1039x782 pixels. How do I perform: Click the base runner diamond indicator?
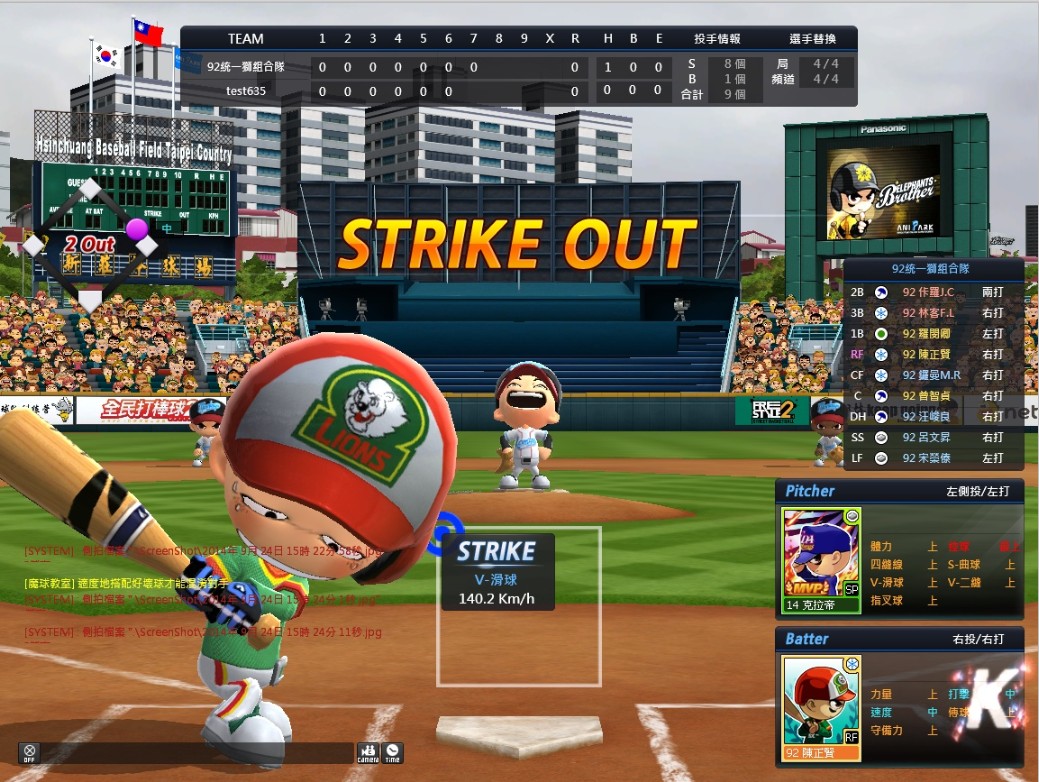91,243
